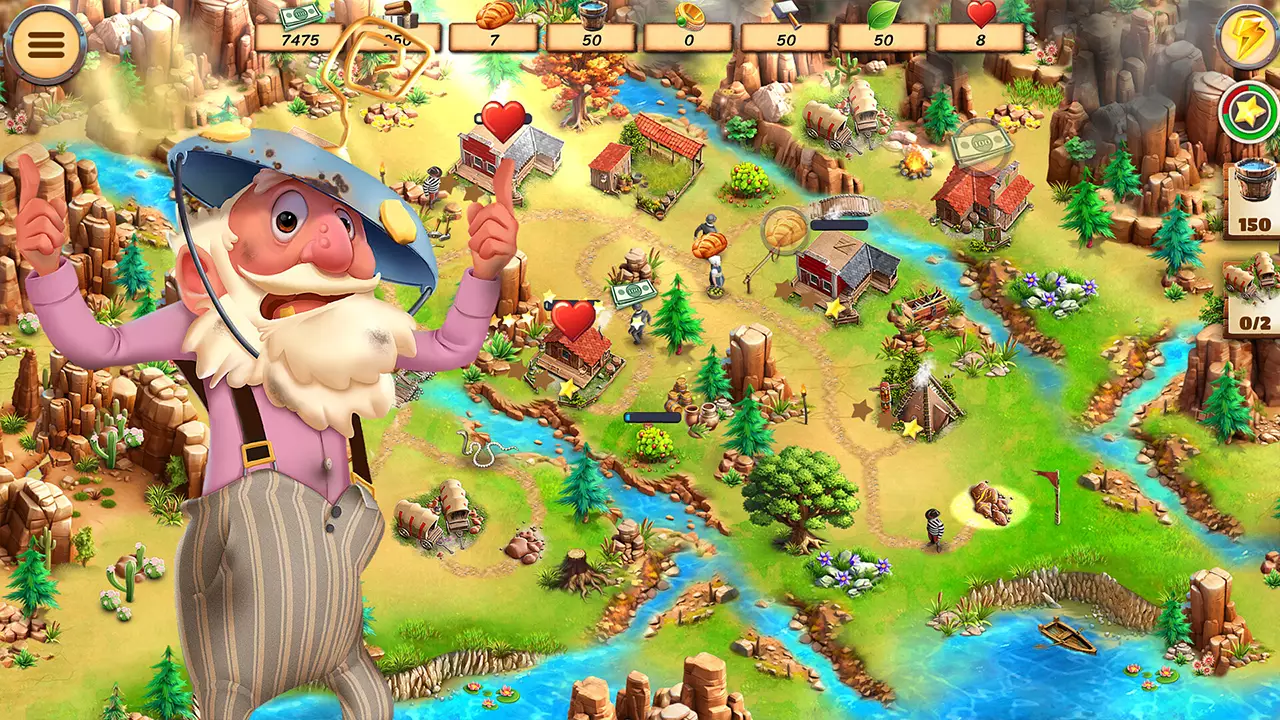Viewport: 1280px width, 720px height.
Task: Click the water bucket resource icon
Action: [x=595, y=14]
